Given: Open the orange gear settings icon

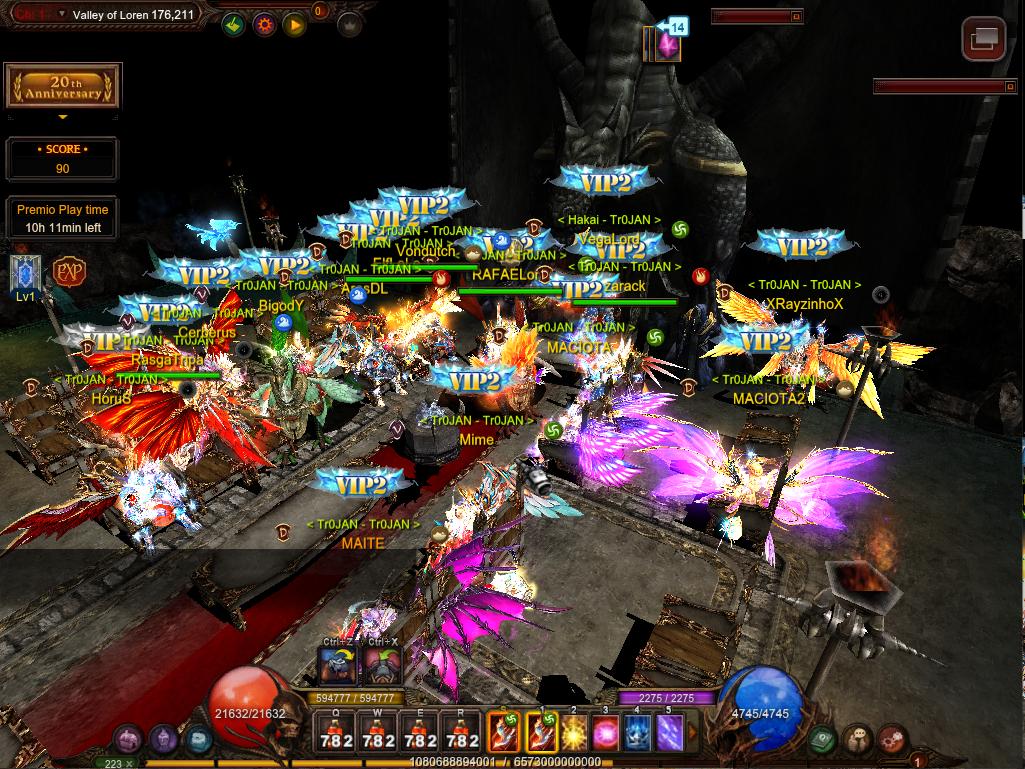Looking at the screenshot, I should tap(265, 24).
